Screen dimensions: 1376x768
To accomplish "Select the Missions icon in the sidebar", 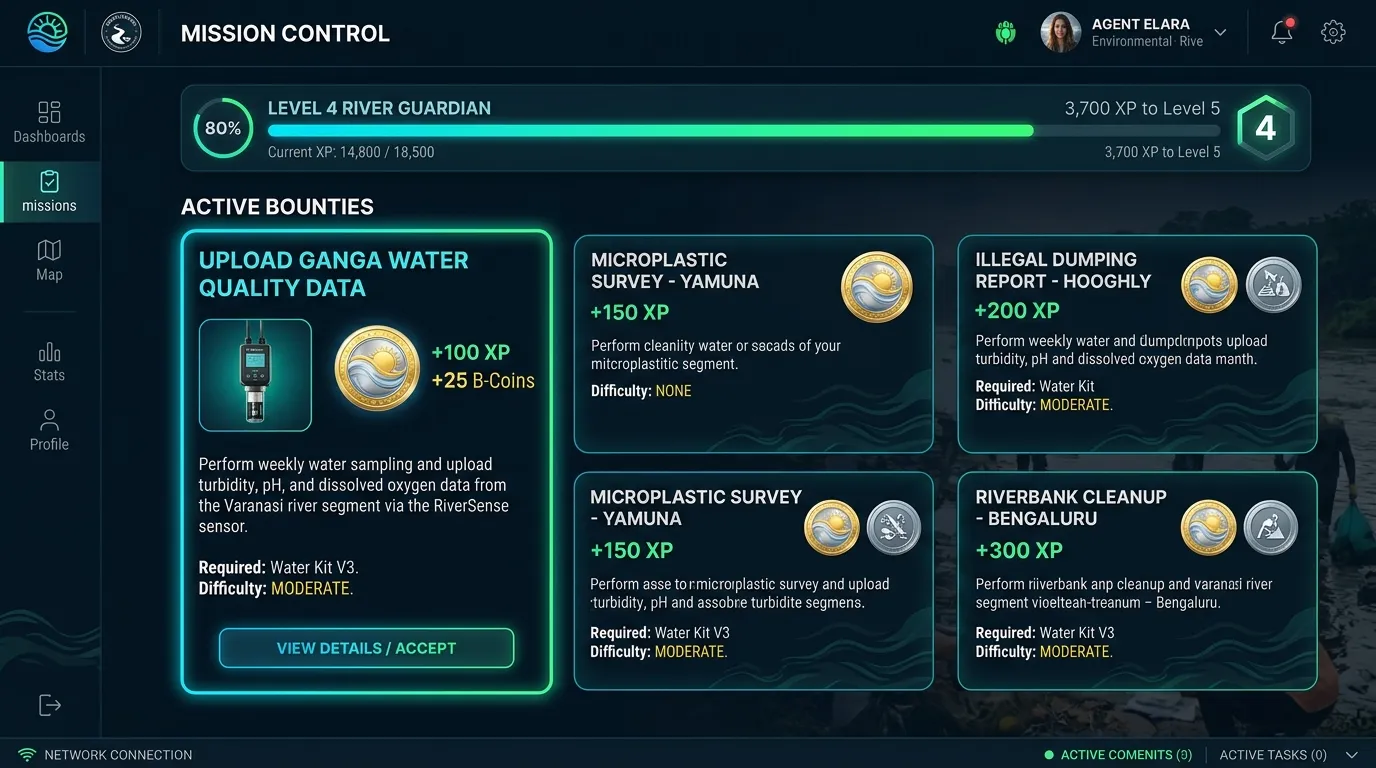I will (x=49, y=192).
